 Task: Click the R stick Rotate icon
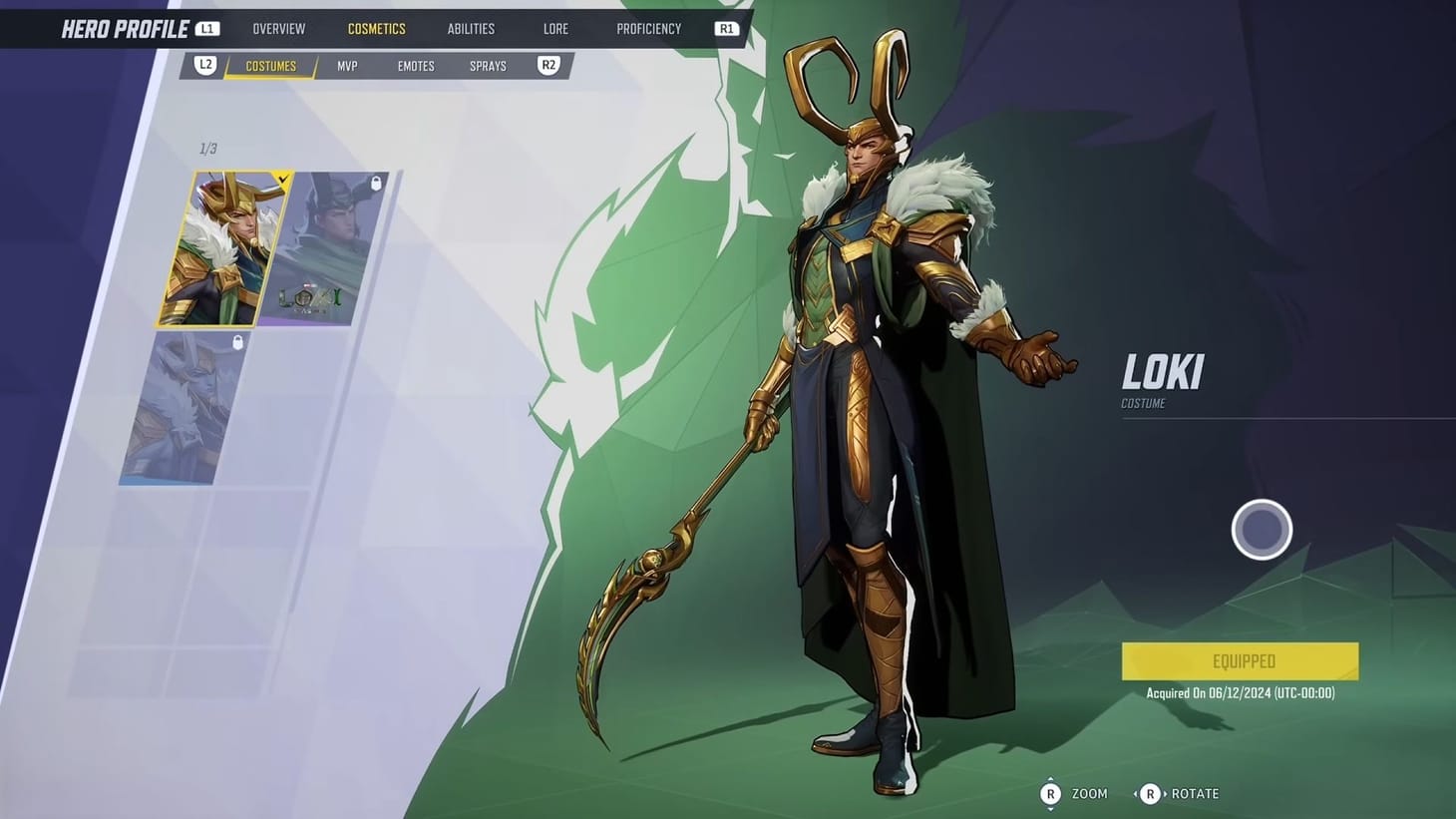click(1152, 794)
